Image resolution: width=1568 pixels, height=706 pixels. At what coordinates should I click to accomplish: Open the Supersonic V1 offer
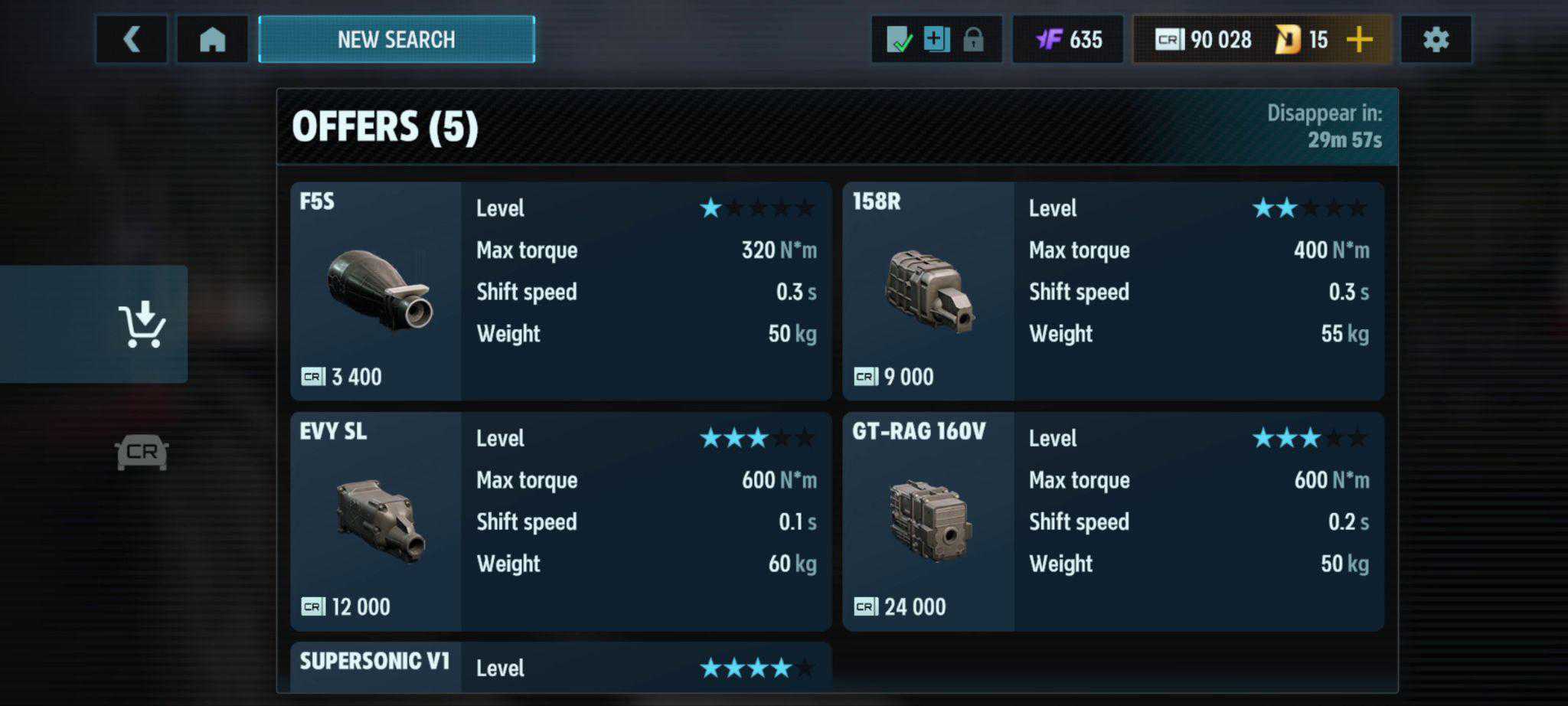click(560, 666)
